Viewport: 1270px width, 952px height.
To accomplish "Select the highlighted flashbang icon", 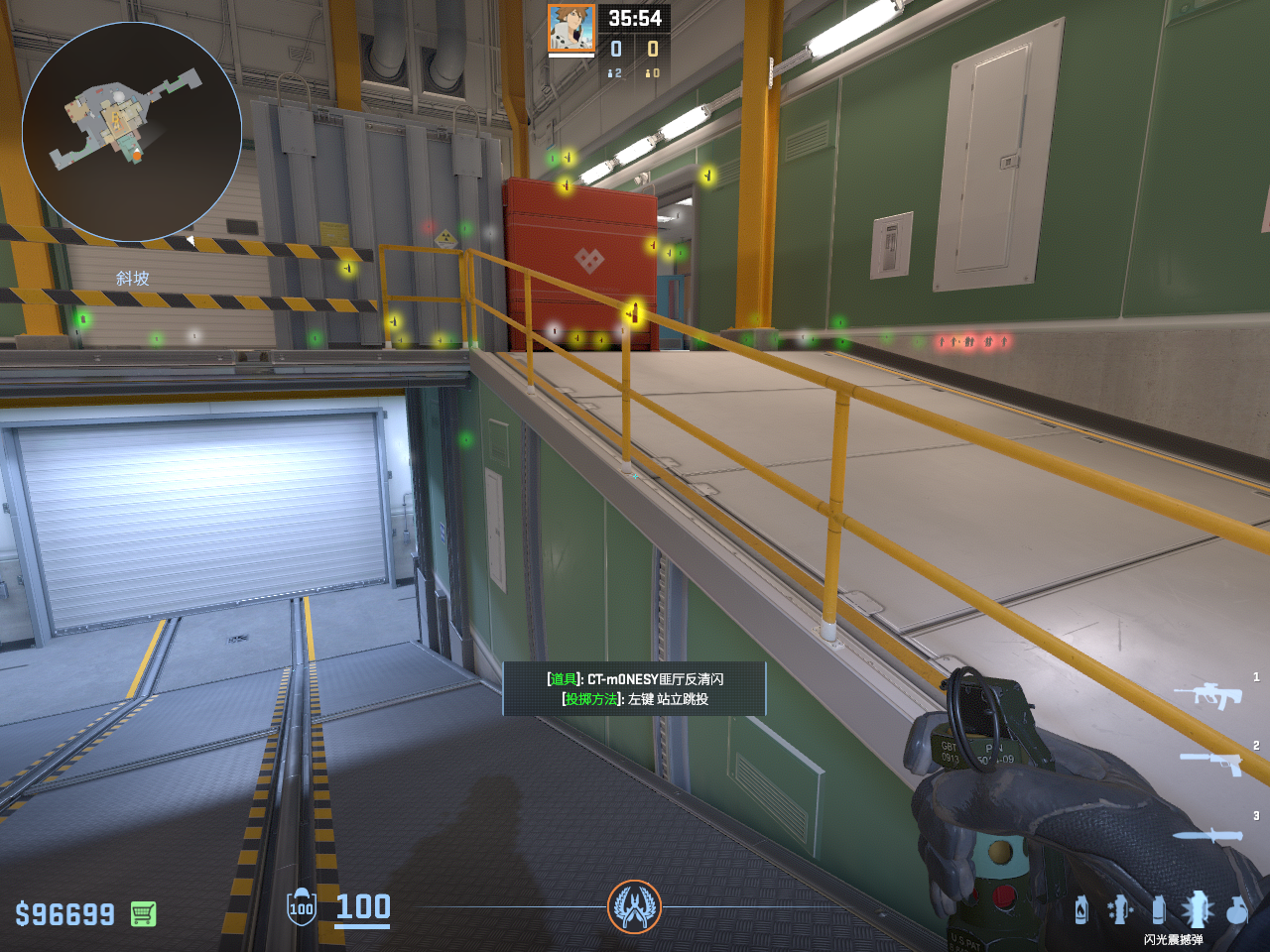I will click(1197, 908).
